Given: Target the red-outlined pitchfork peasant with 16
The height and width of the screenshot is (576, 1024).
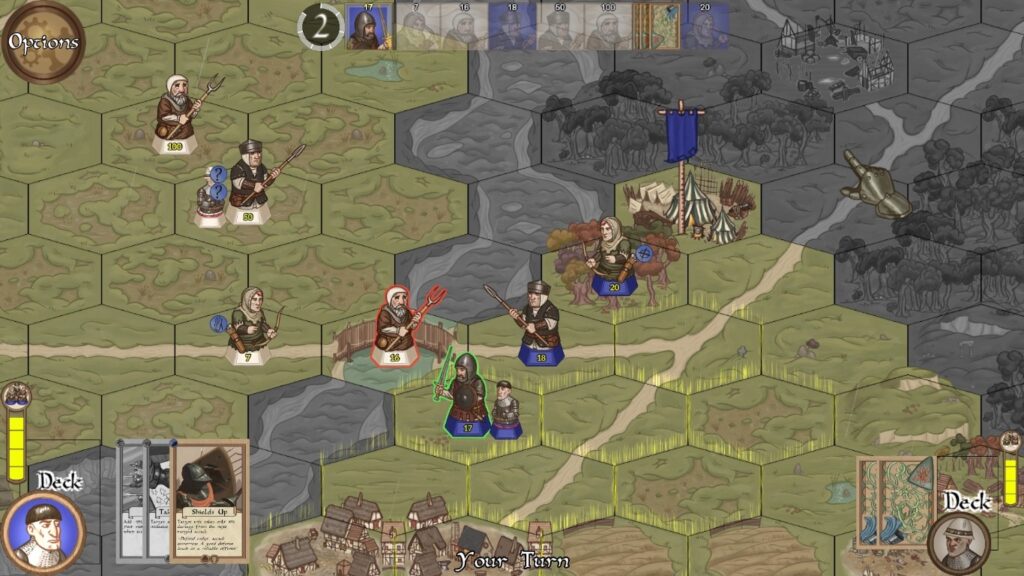Looking at the screenshot, I should tap(397, 324).
